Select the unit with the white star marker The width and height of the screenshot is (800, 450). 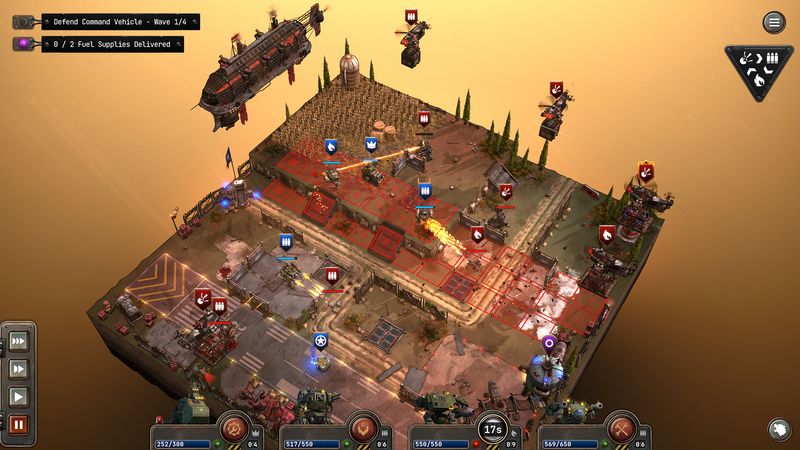320,342
